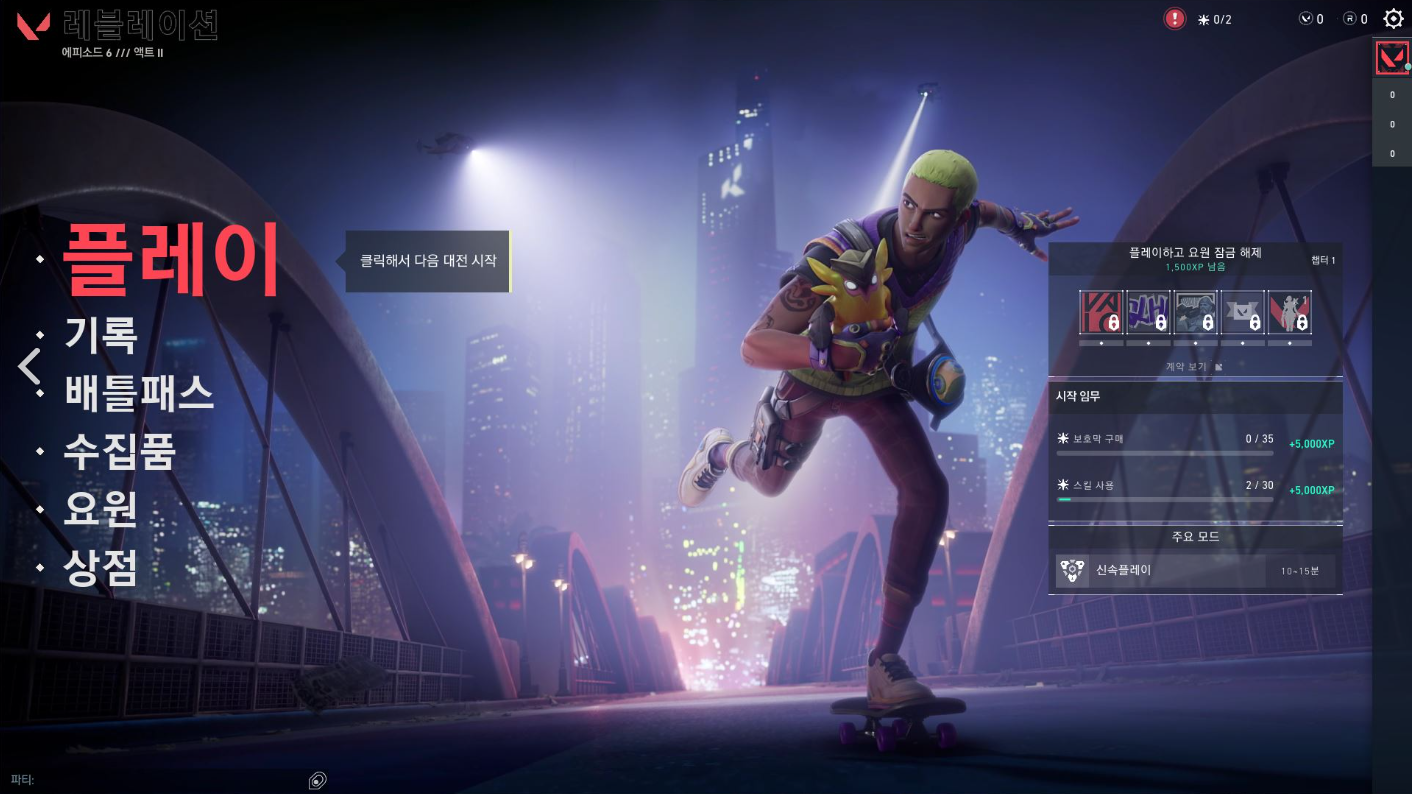Click the locked red spray reward
The height and width of the screenshot is (794, 1412).
coord(1100,313)
